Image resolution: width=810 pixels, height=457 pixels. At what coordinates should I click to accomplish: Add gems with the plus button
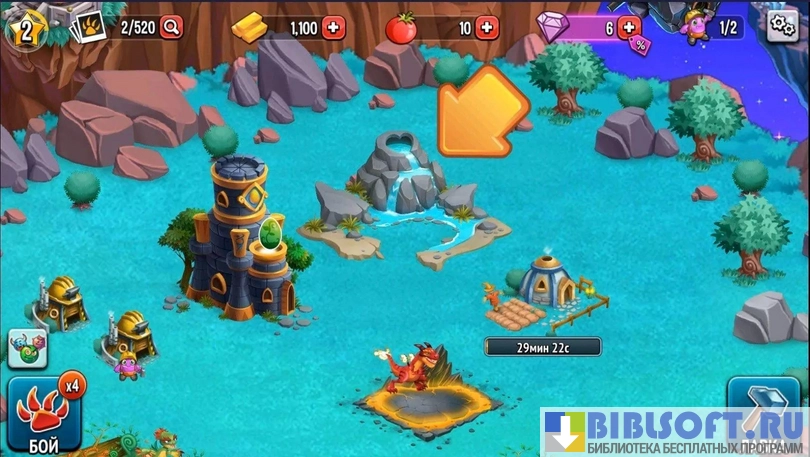[x=629, y=26]
